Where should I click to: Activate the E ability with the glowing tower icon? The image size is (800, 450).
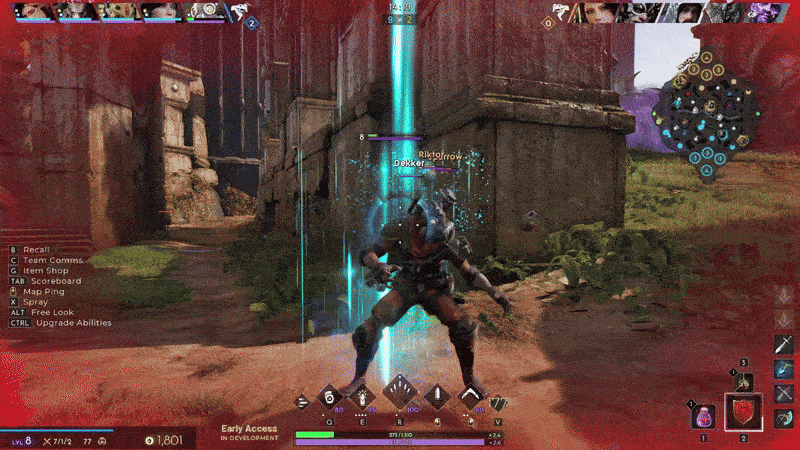click(x=360, y=397)
